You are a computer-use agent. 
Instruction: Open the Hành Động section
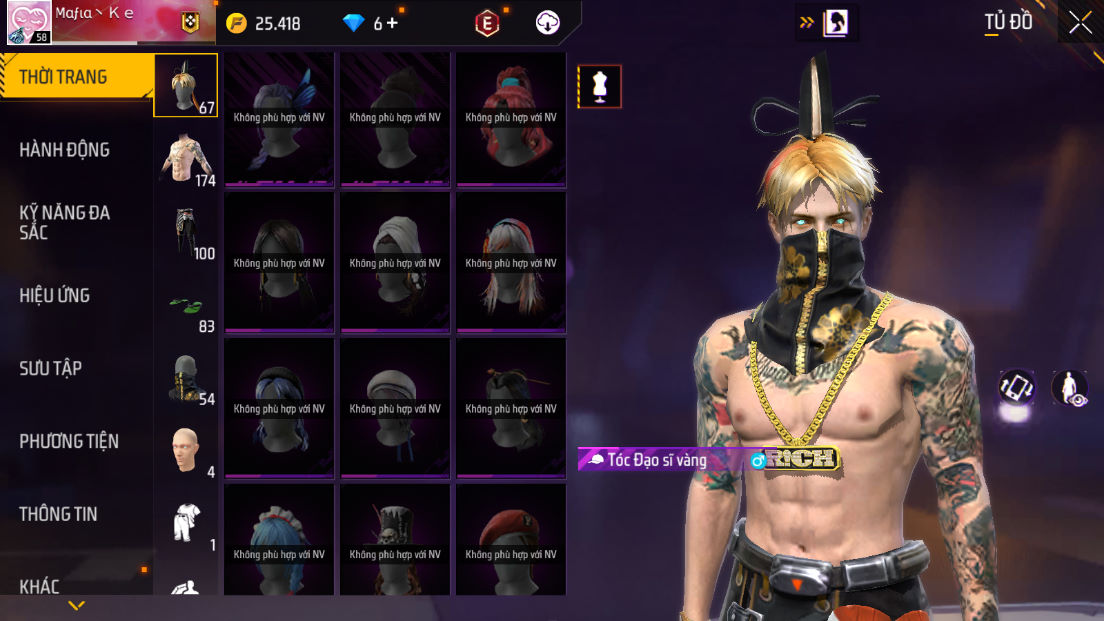pyautogui.click(x=65, y=150)
